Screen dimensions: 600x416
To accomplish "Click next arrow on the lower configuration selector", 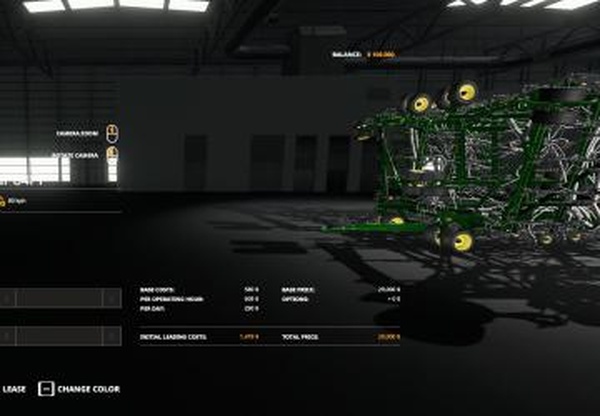I will pos(111,336).
